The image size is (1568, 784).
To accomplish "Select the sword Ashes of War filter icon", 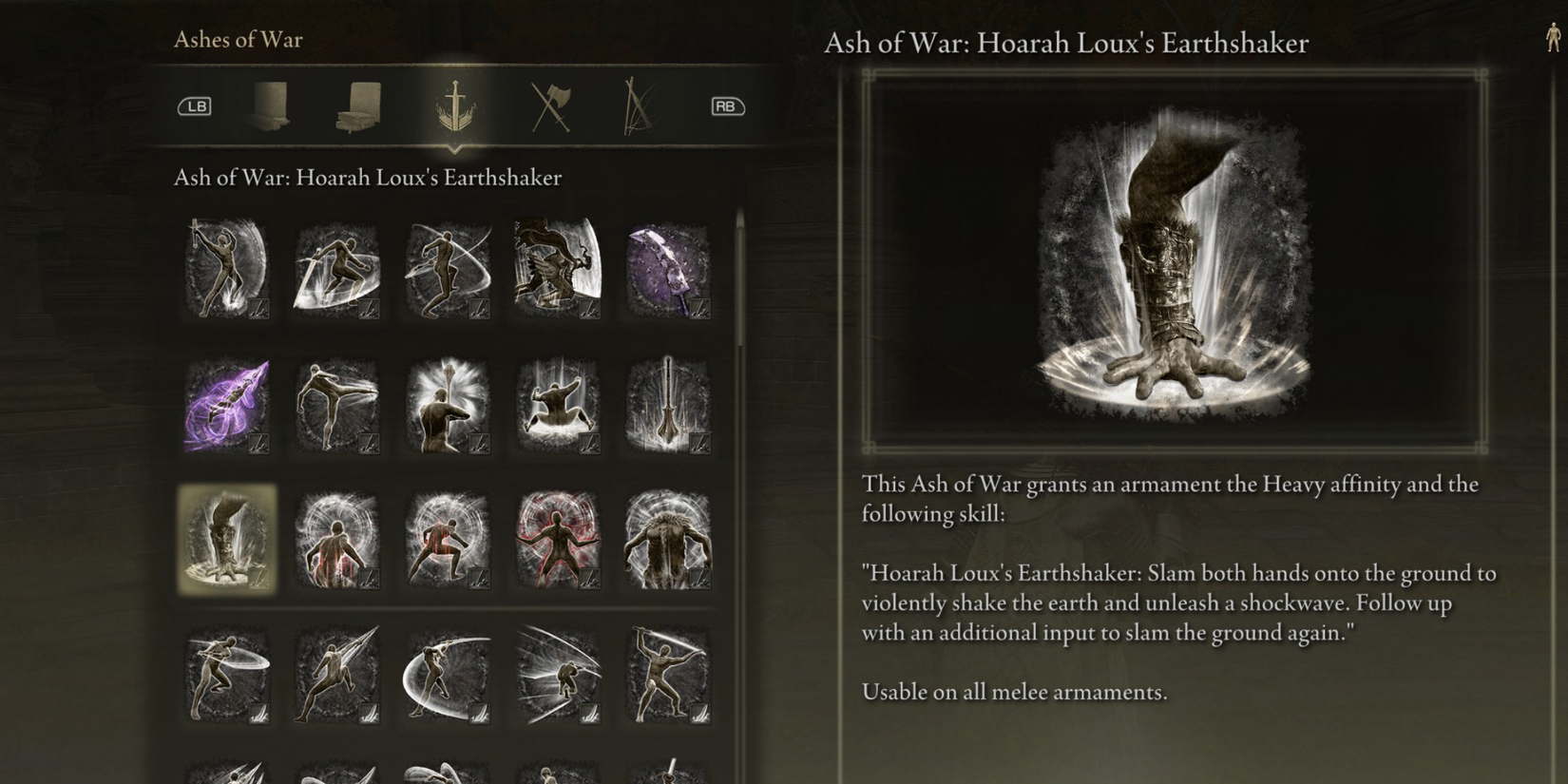I will point(454,105).
